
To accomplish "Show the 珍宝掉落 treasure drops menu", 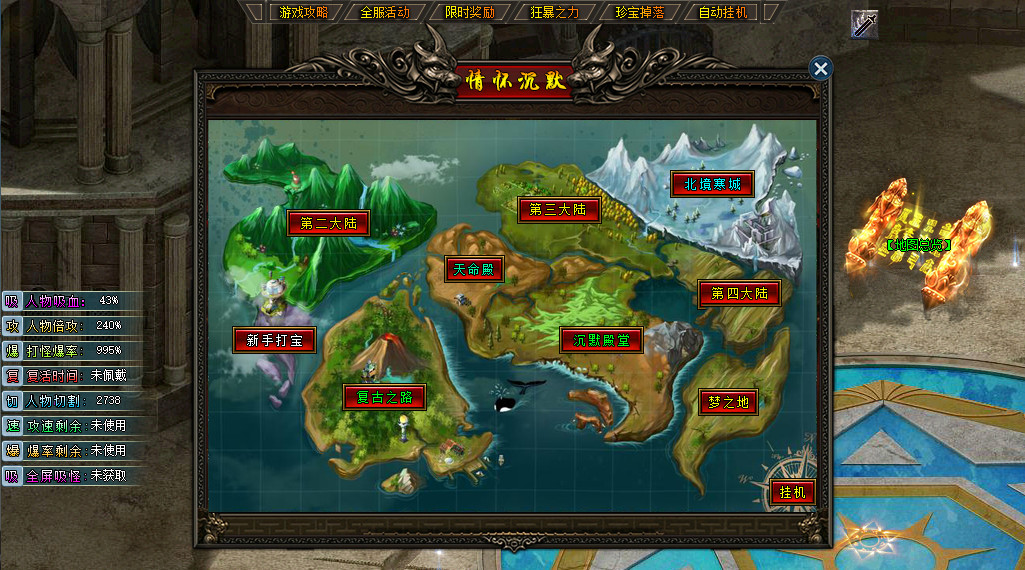I will (x=640, y=13).
